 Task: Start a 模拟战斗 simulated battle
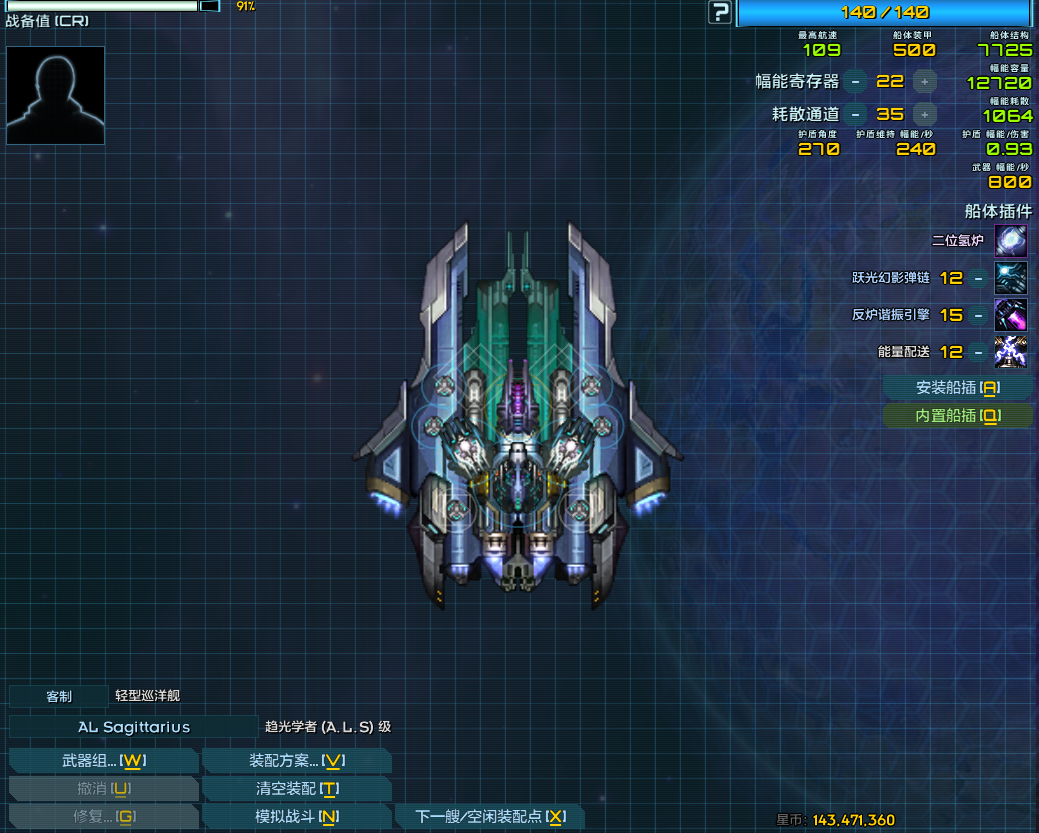tap(296, 817)
